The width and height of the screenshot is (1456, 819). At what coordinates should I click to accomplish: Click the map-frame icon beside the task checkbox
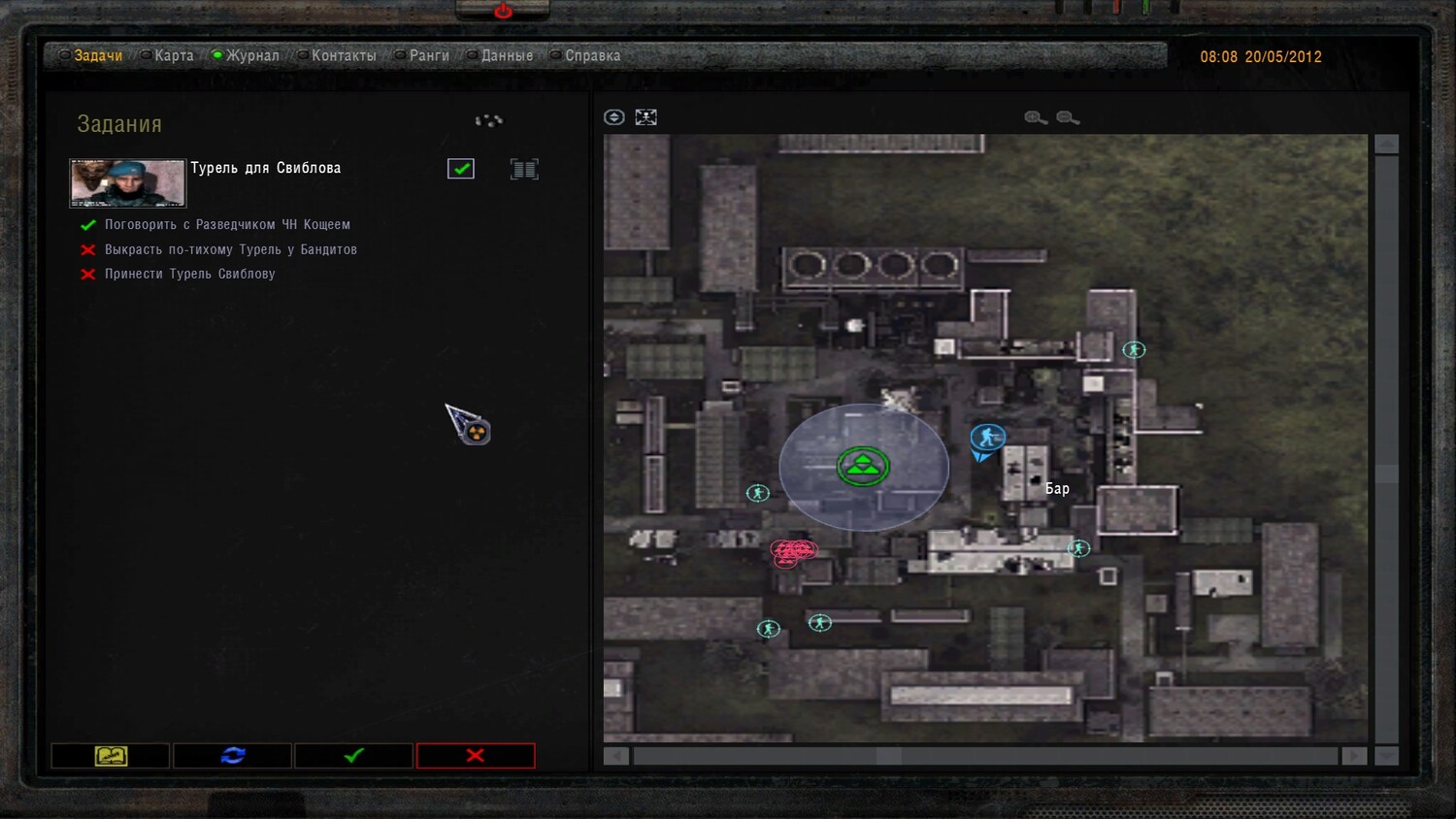point(524,170)
